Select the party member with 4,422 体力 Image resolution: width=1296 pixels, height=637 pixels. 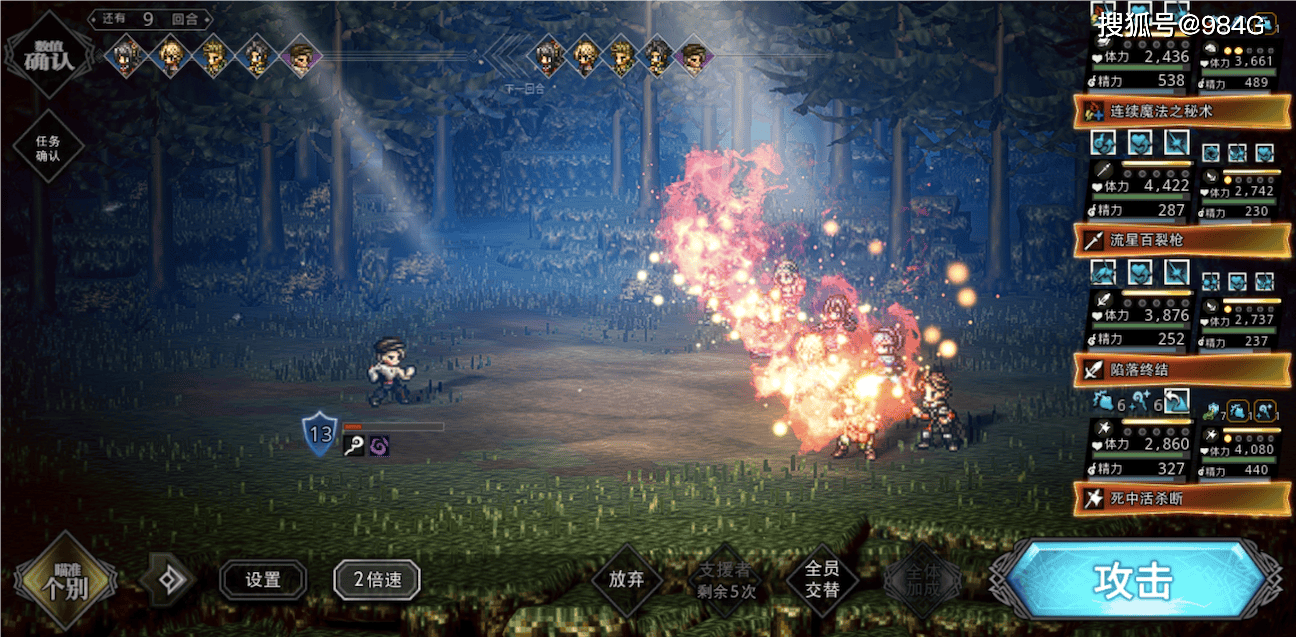(x=1139, y=186)
